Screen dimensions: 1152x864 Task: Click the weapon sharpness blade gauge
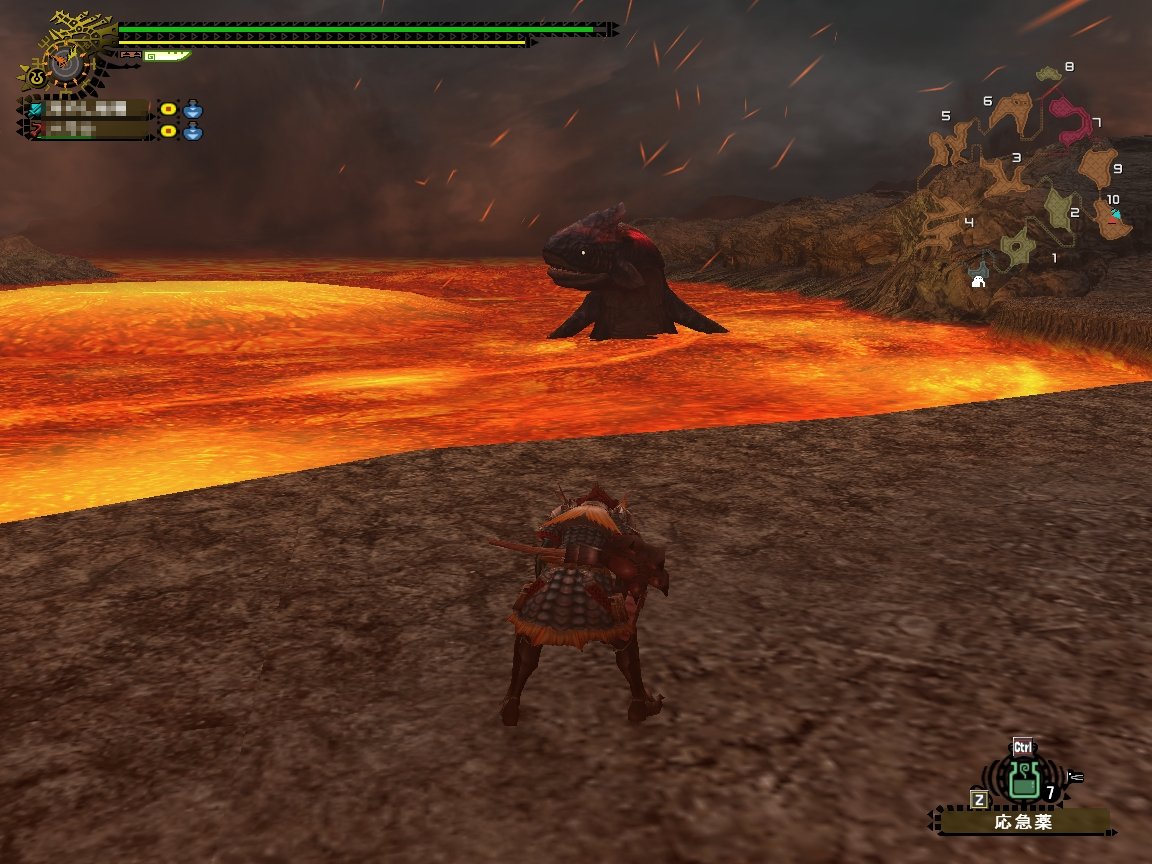pyautogui.click(x=166, y=56)
